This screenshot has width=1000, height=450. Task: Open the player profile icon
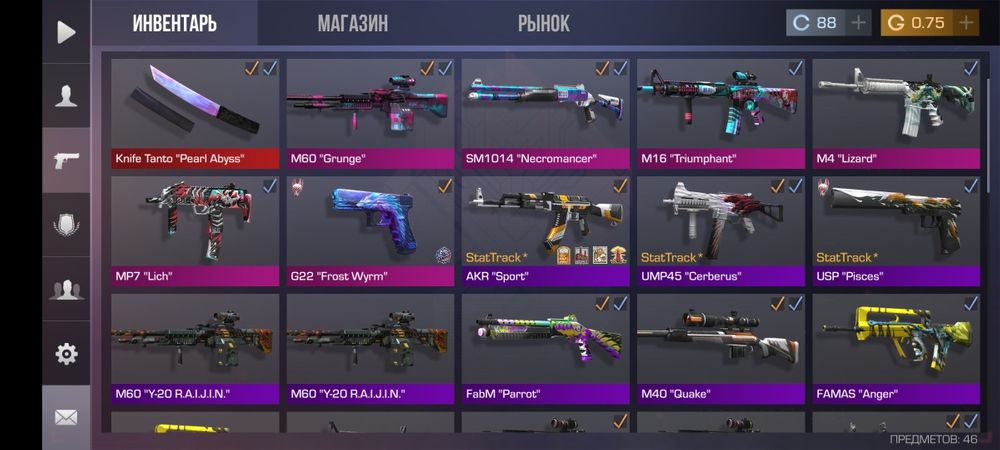(66, 96)
